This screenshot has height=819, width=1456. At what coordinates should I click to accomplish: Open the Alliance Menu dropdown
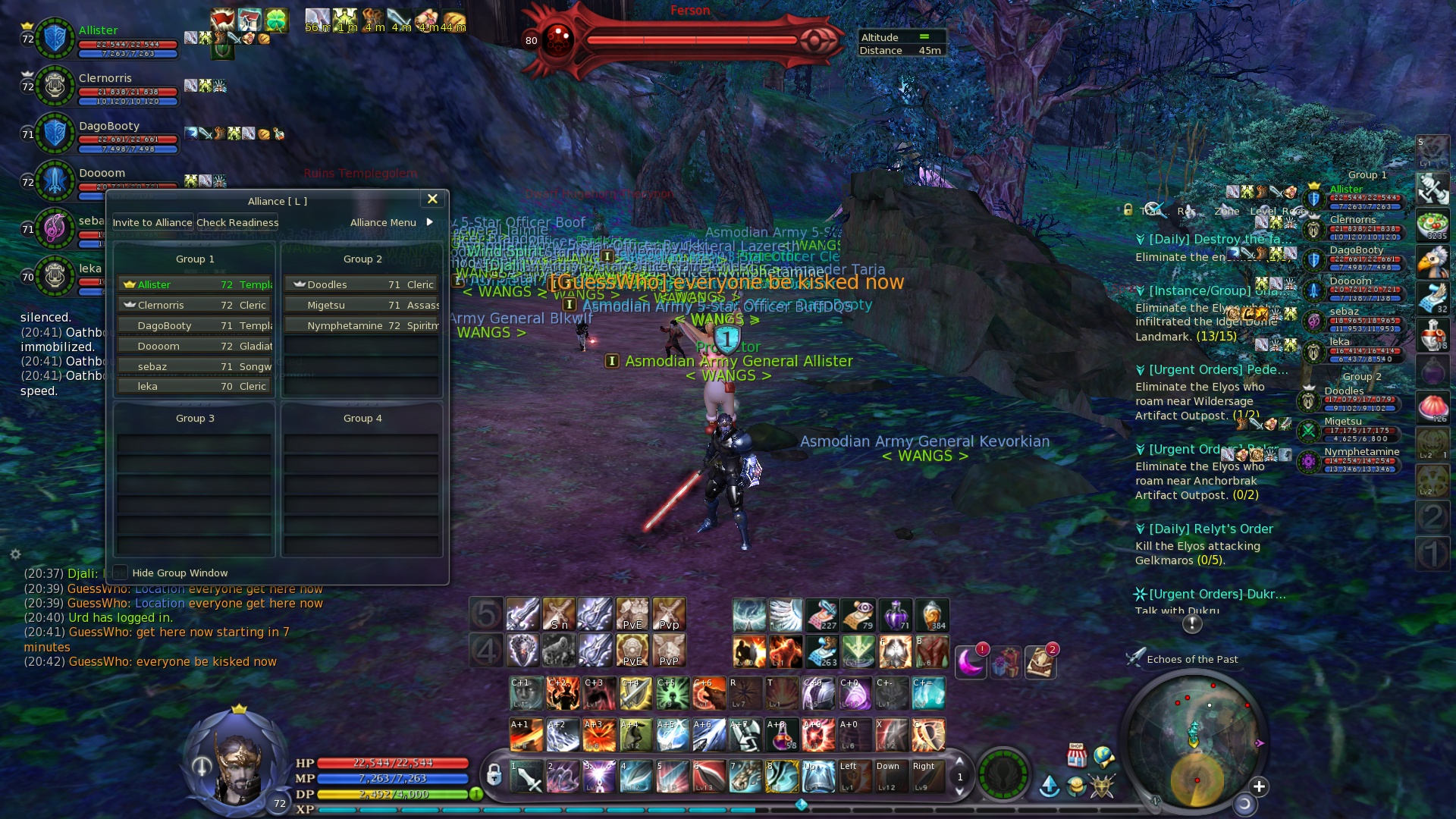(x=391, y=222)
